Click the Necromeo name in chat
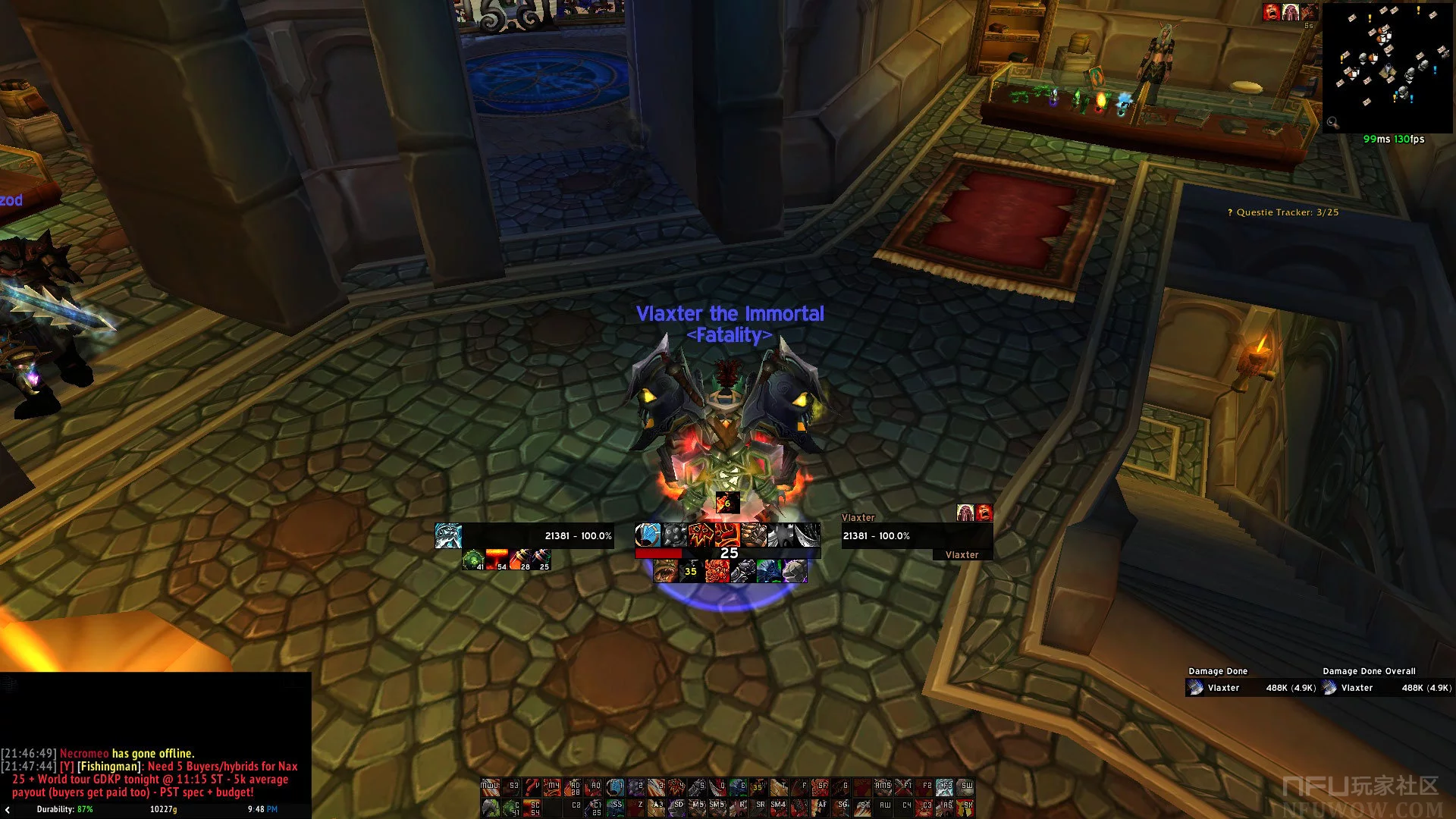The height and width of the screenshot is (819, 1456). [x=84, y=754]
